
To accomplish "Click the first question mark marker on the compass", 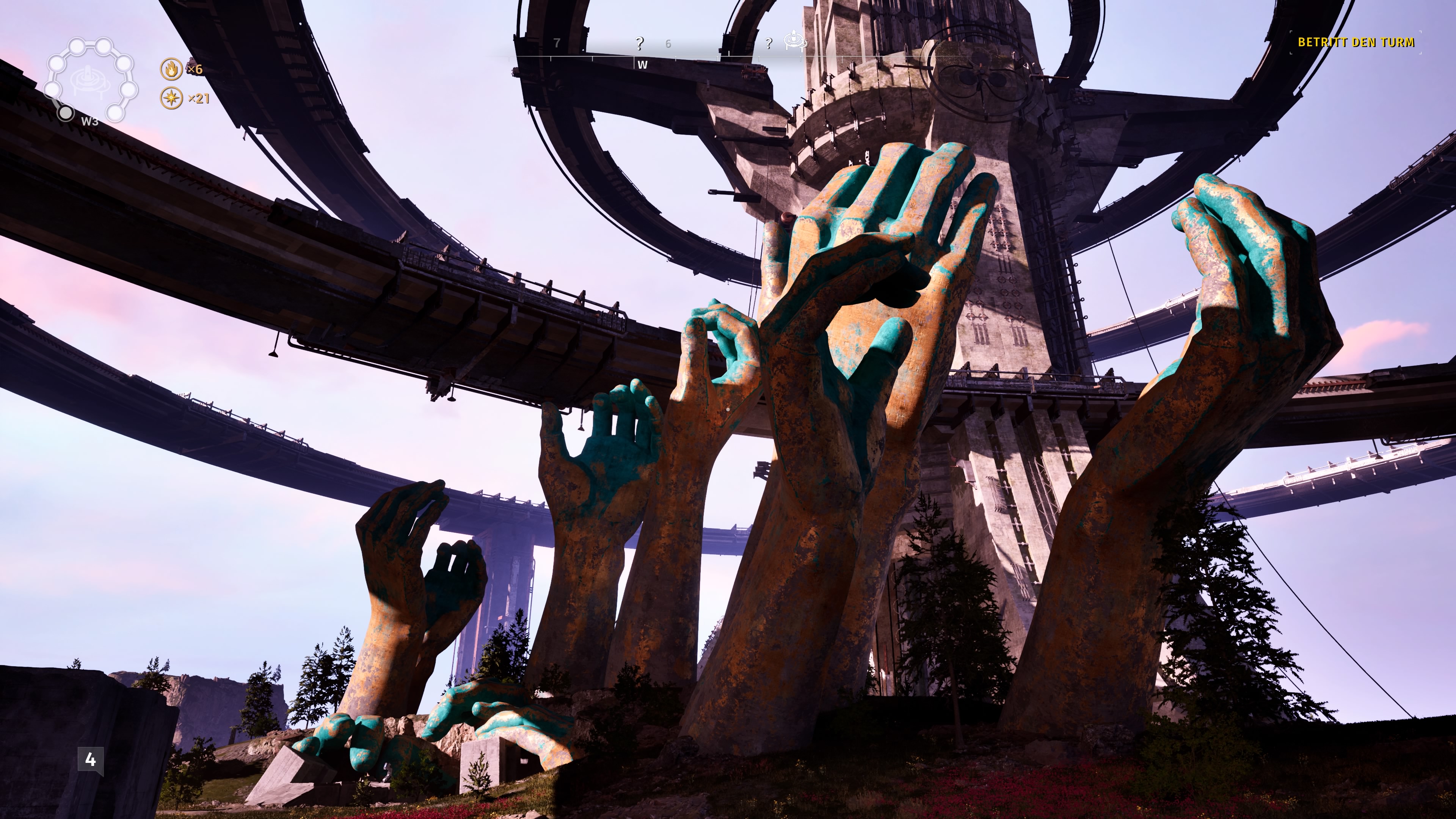I will [639, 44].
